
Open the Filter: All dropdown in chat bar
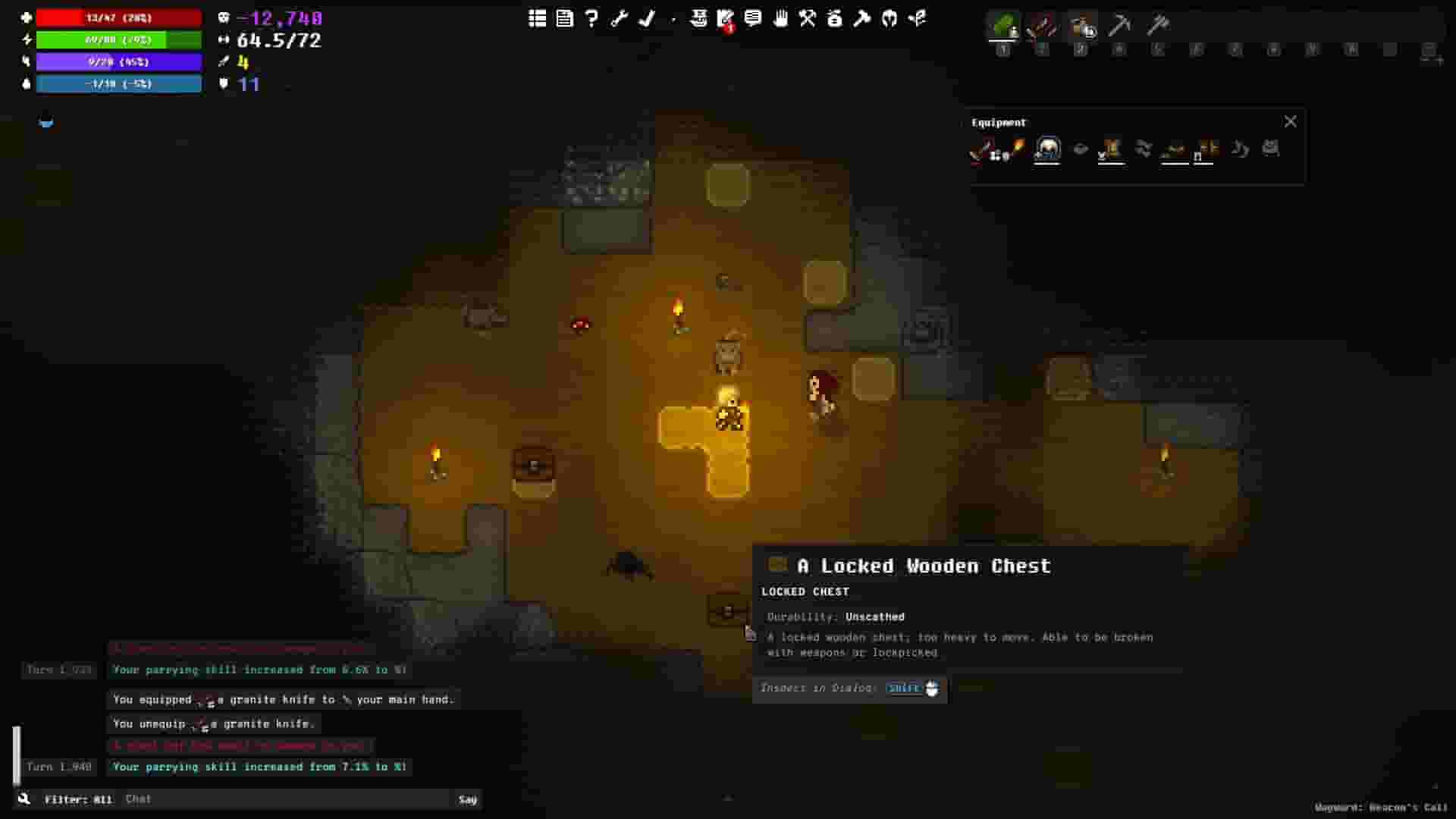(78, 799)
